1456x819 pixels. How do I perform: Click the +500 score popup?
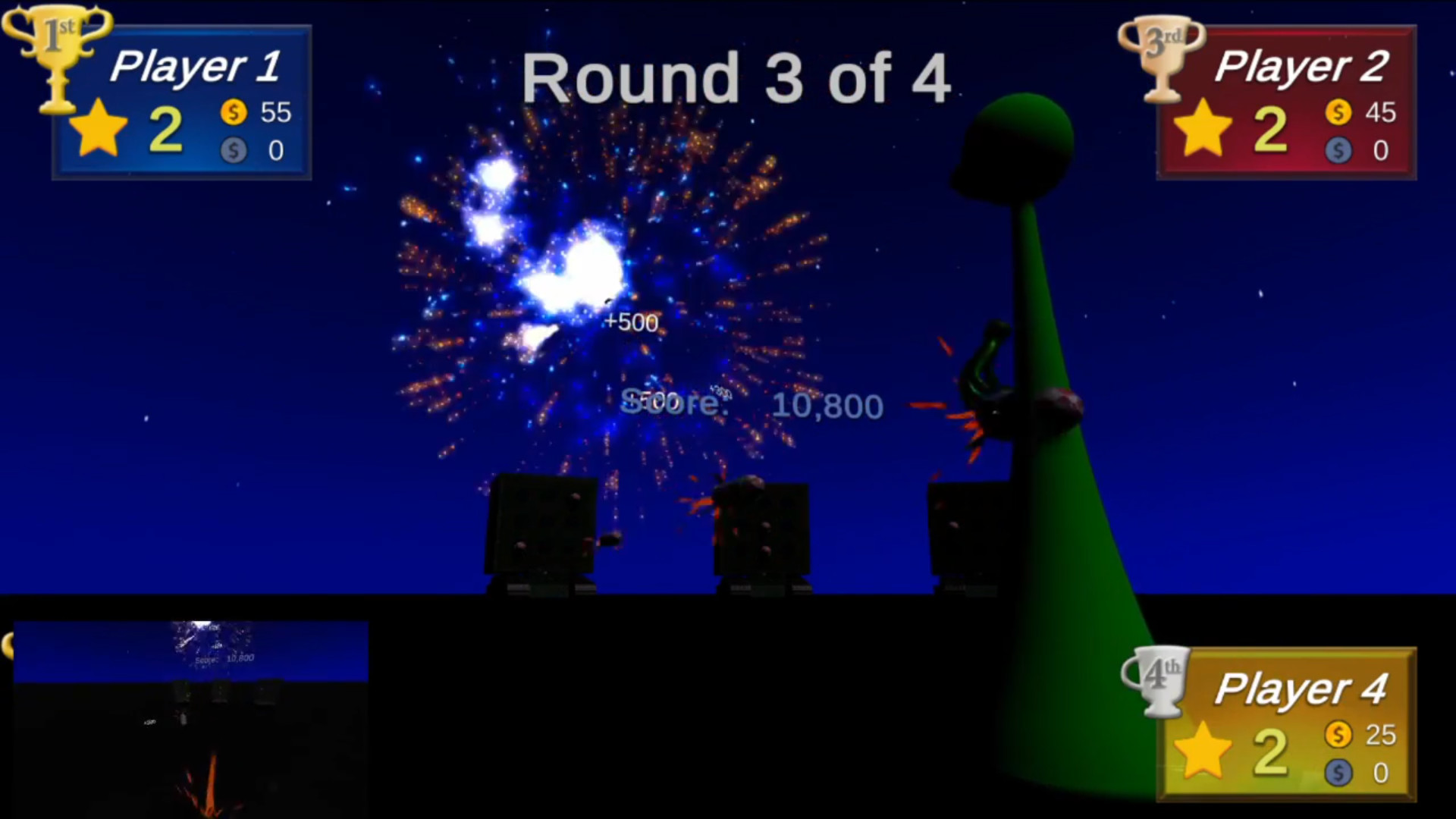point(630,322)
